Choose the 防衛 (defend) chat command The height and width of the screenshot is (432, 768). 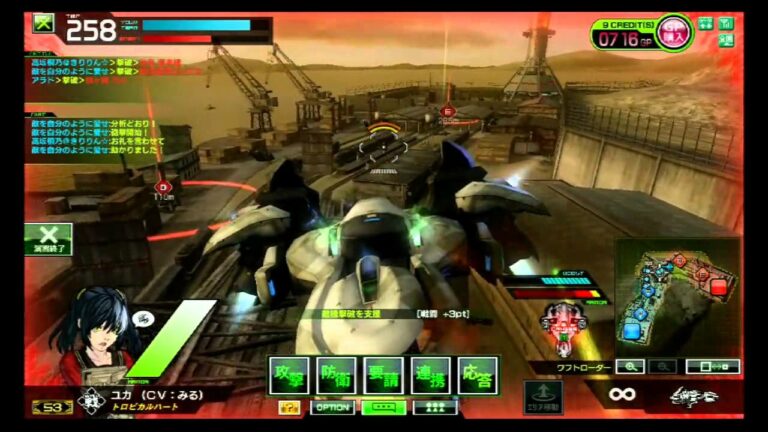(336, 376)
